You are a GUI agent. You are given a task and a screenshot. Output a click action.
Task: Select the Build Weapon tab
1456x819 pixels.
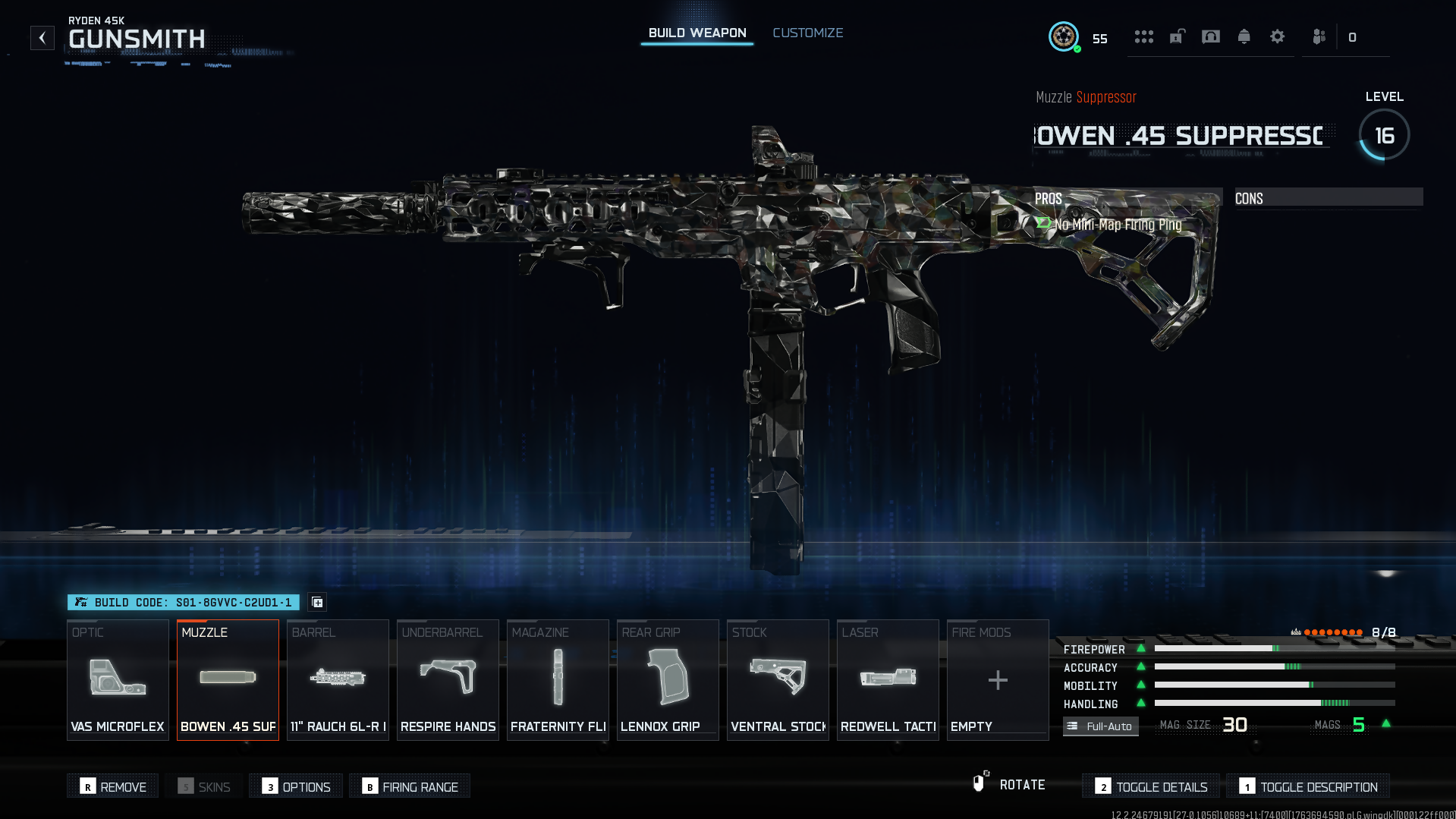click(697, 33)
